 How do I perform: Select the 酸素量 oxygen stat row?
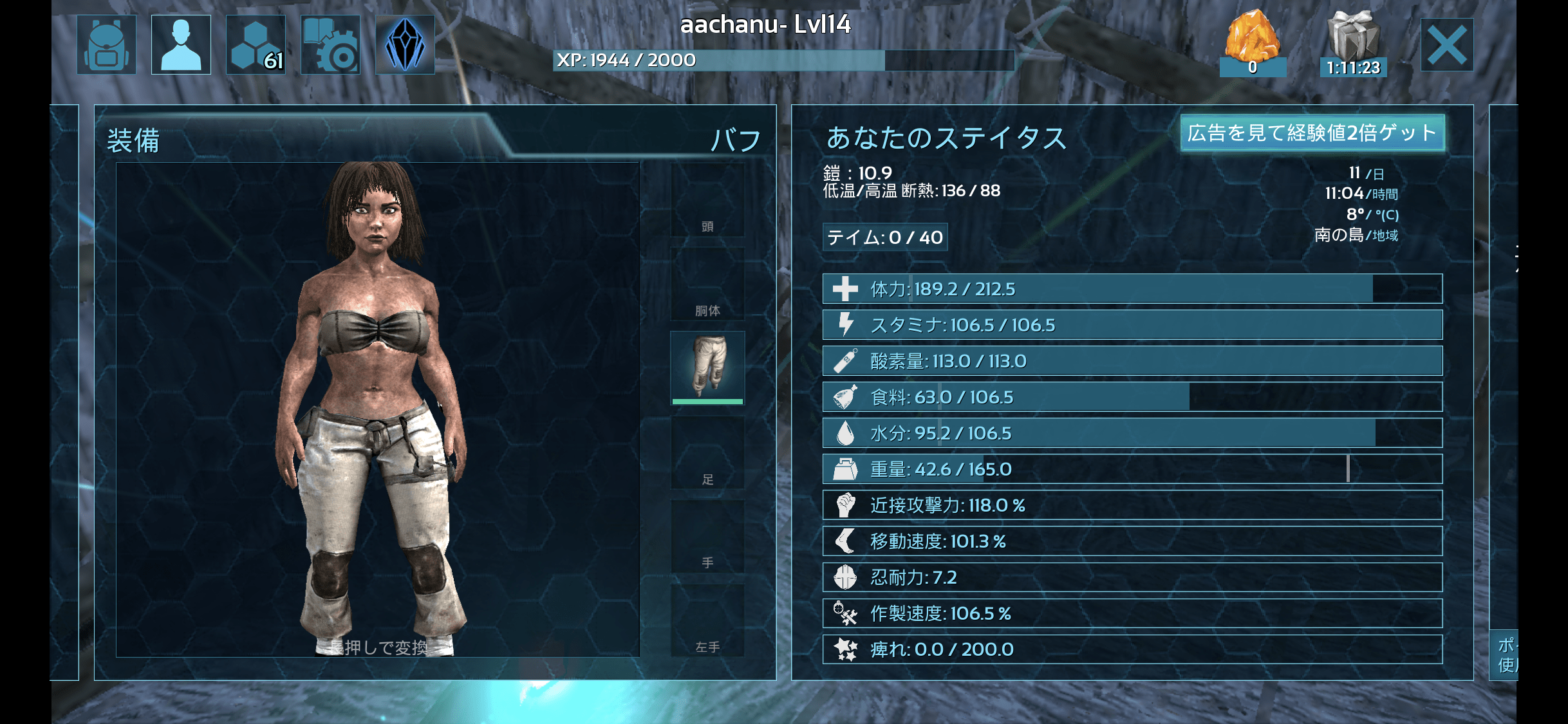(x=1132, y=361)
